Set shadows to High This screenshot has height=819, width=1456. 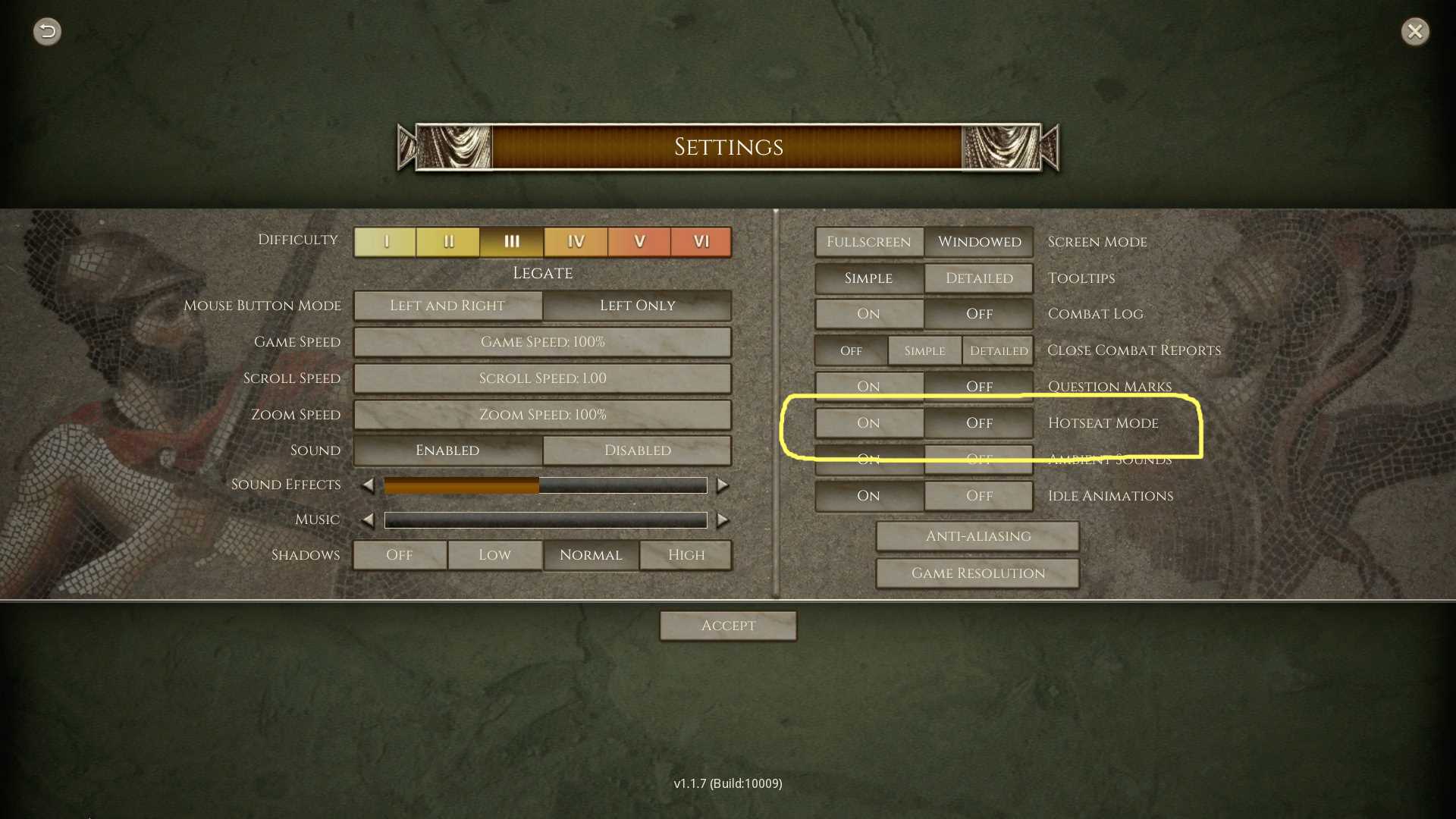tap(686, 555)
